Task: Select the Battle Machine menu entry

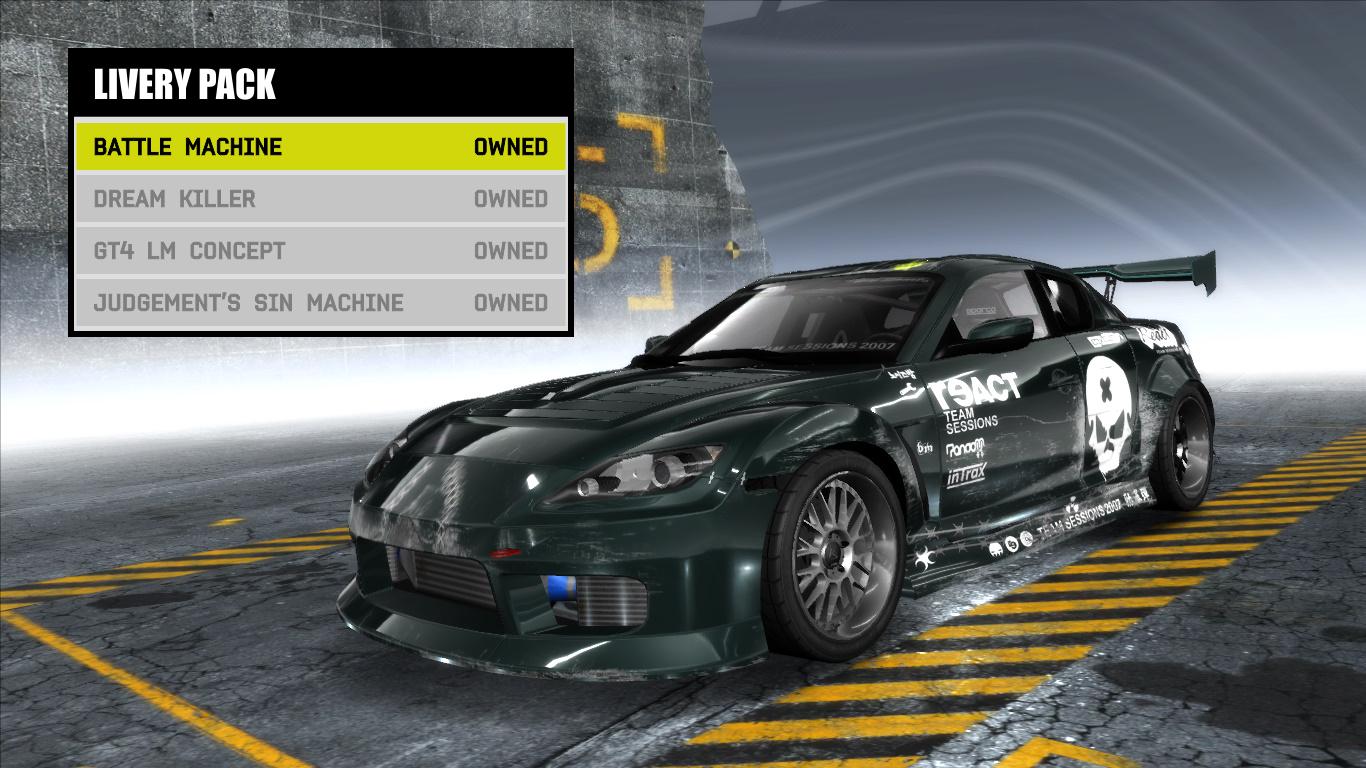Action: [188, 146]
